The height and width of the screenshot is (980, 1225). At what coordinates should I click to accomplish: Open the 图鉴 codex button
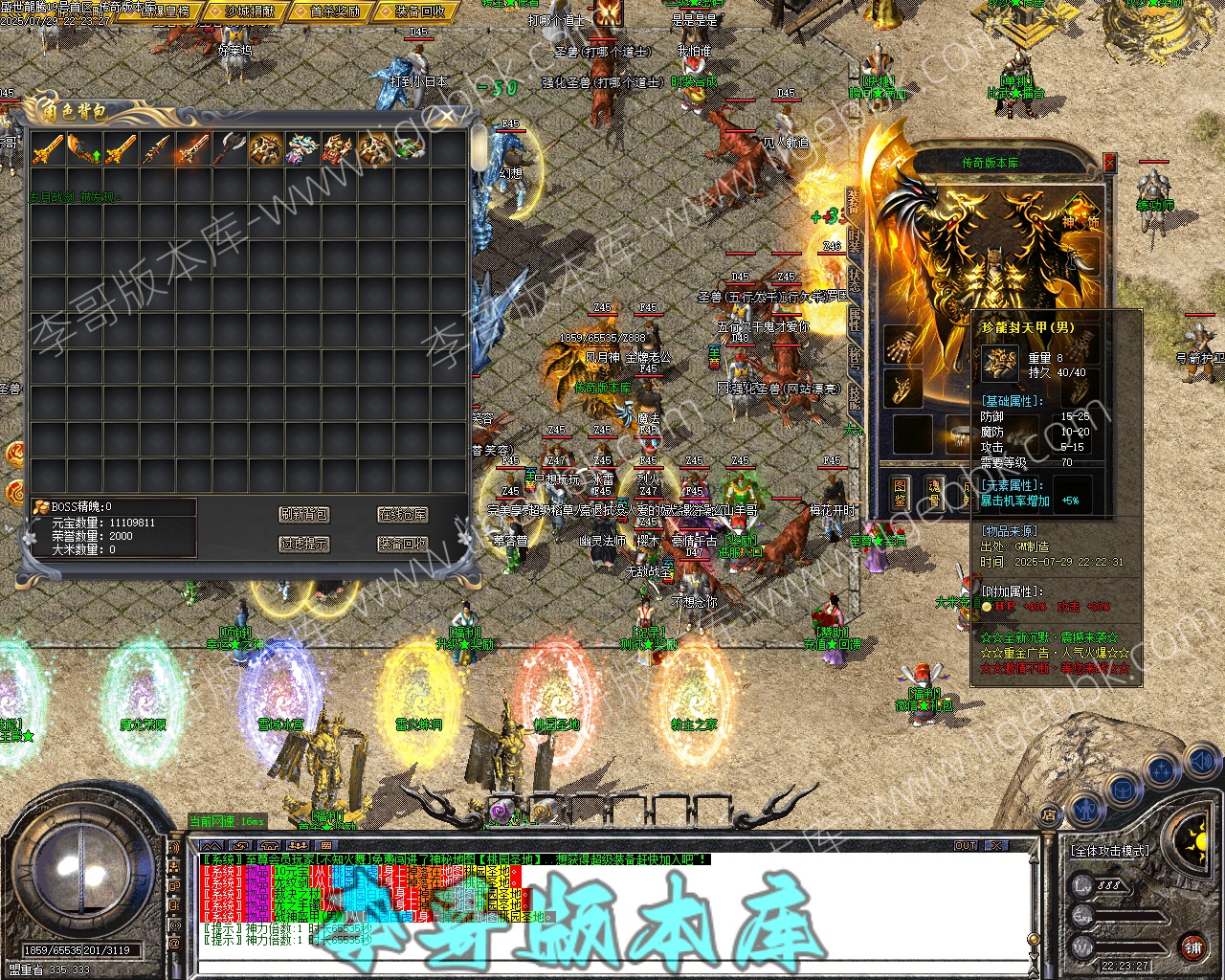(900, 491)
